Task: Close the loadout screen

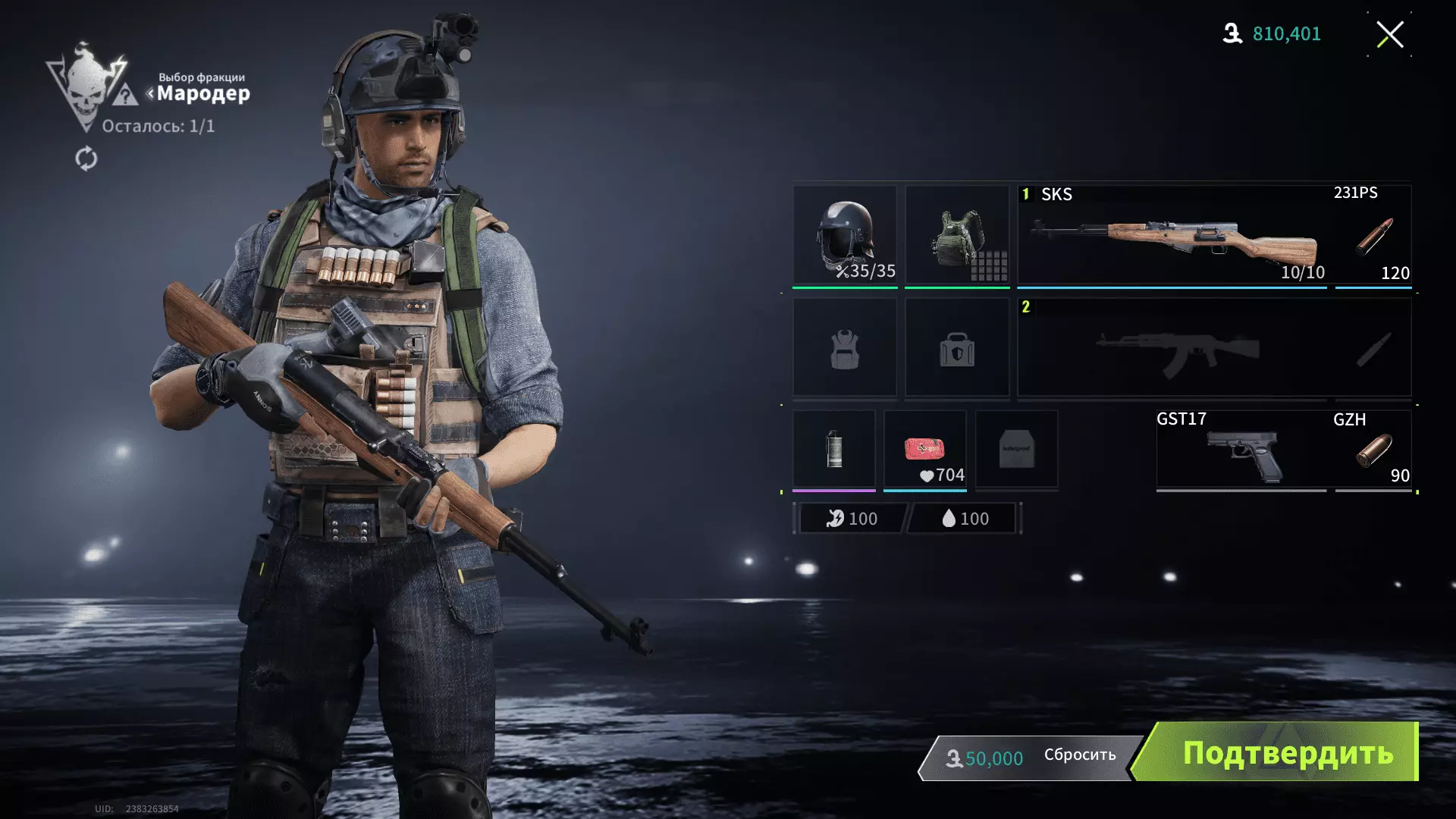Action: coord(1389,34)
